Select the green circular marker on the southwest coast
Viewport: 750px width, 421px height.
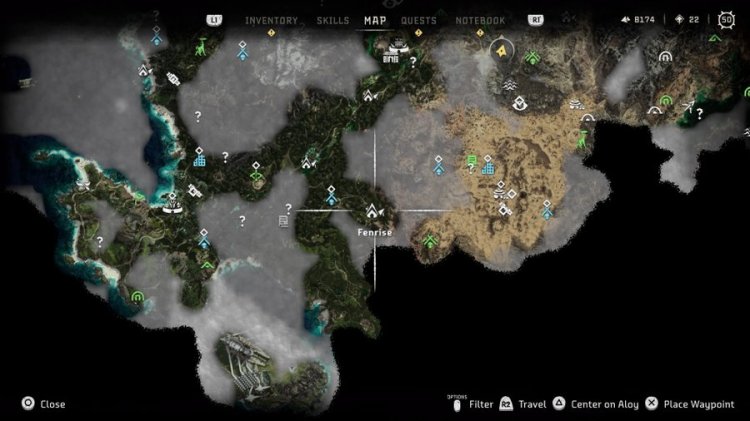[x=137, y=296]
